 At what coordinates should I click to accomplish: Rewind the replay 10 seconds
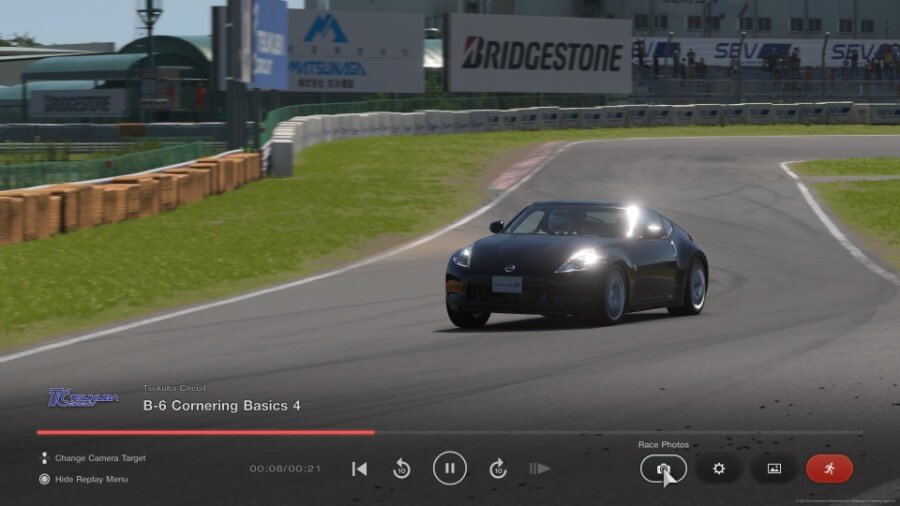pyautogui.click(x=402, y=468)
